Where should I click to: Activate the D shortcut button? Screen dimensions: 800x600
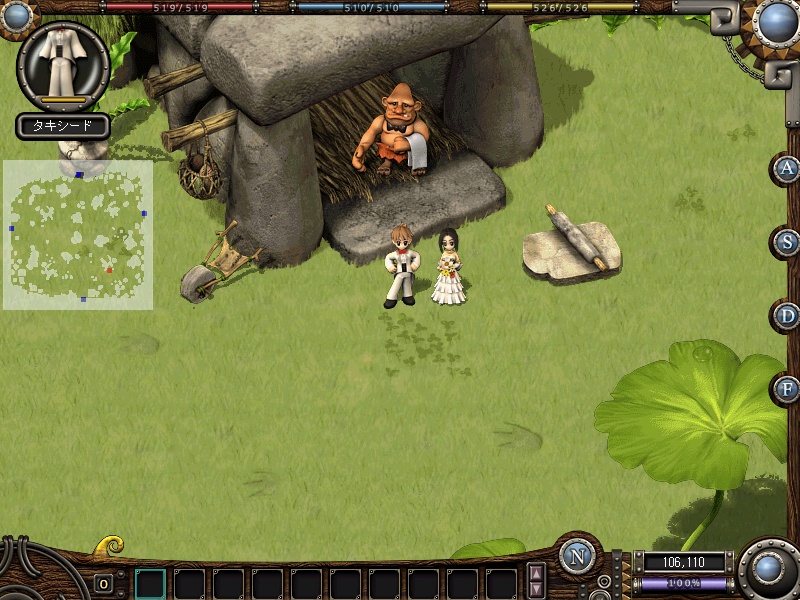(x=788, y=316)
